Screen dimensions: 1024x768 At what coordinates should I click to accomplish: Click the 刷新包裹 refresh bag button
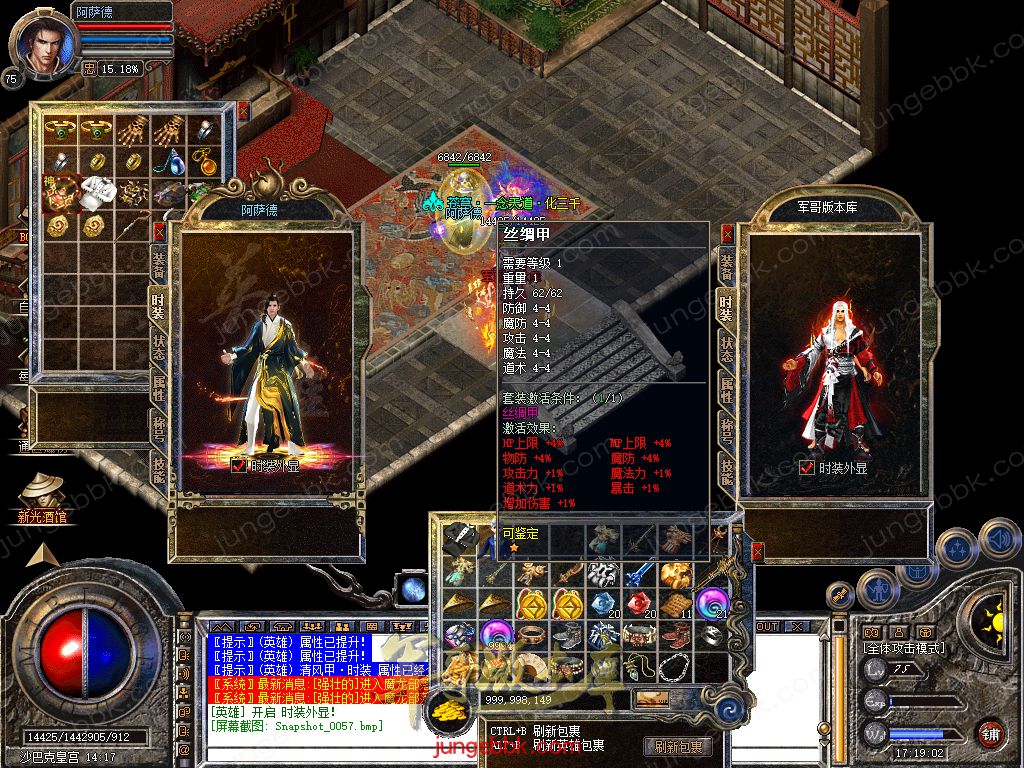point(678,746)
